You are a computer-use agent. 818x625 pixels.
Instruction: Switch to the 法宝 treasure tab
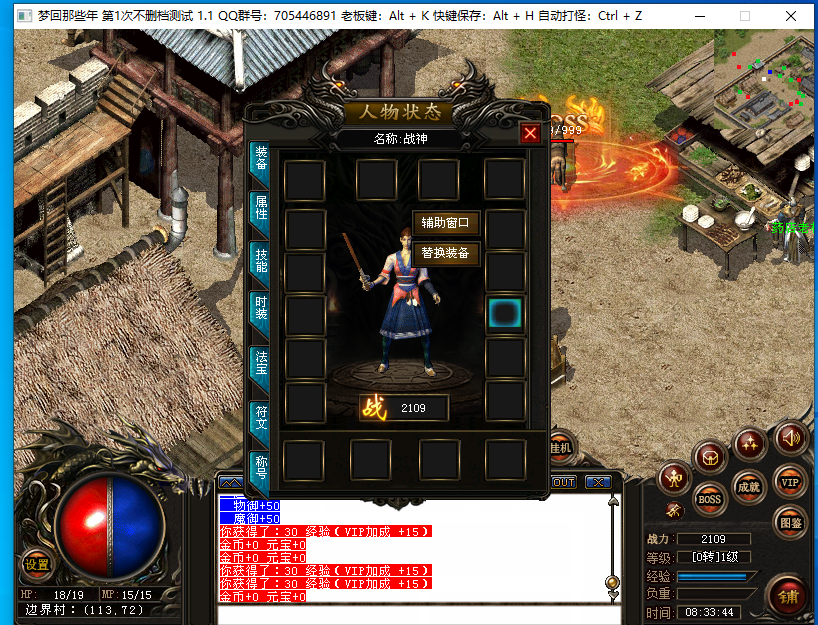click(x=261, y=363)
